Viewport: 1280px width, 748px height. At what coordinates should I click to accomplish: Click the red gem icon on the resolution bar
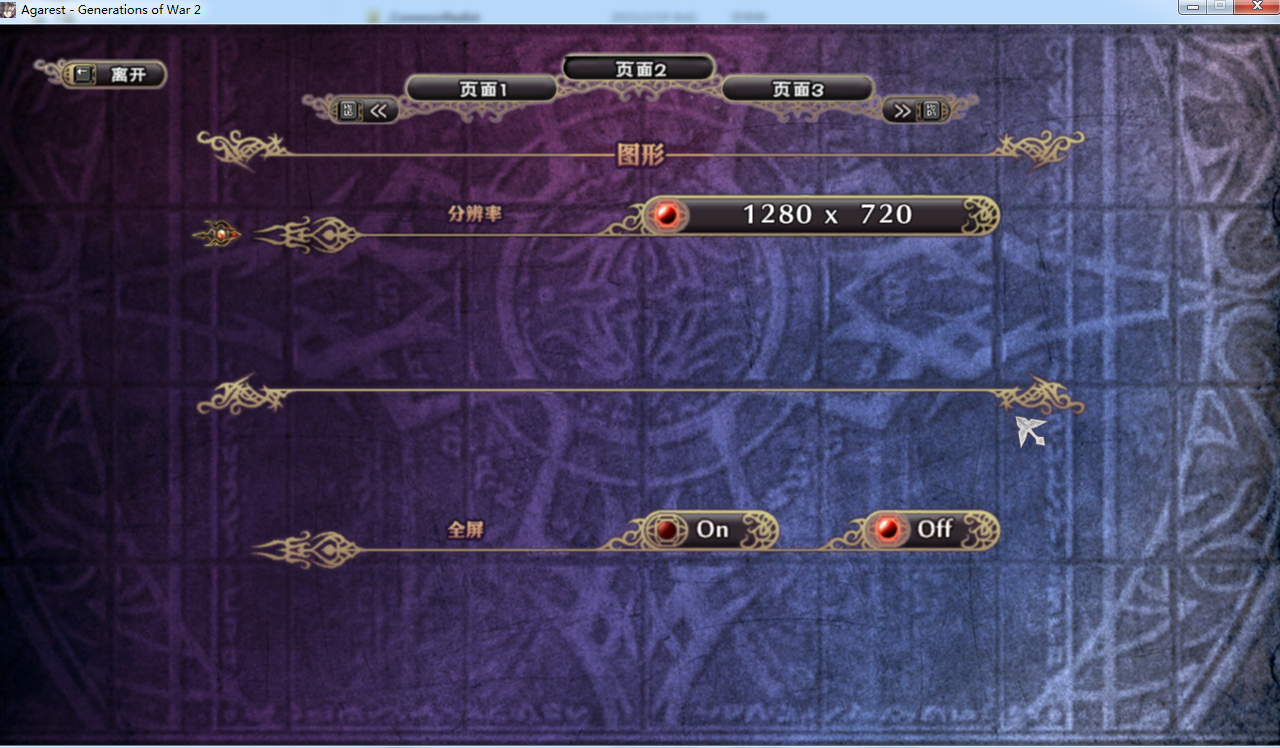667,214
